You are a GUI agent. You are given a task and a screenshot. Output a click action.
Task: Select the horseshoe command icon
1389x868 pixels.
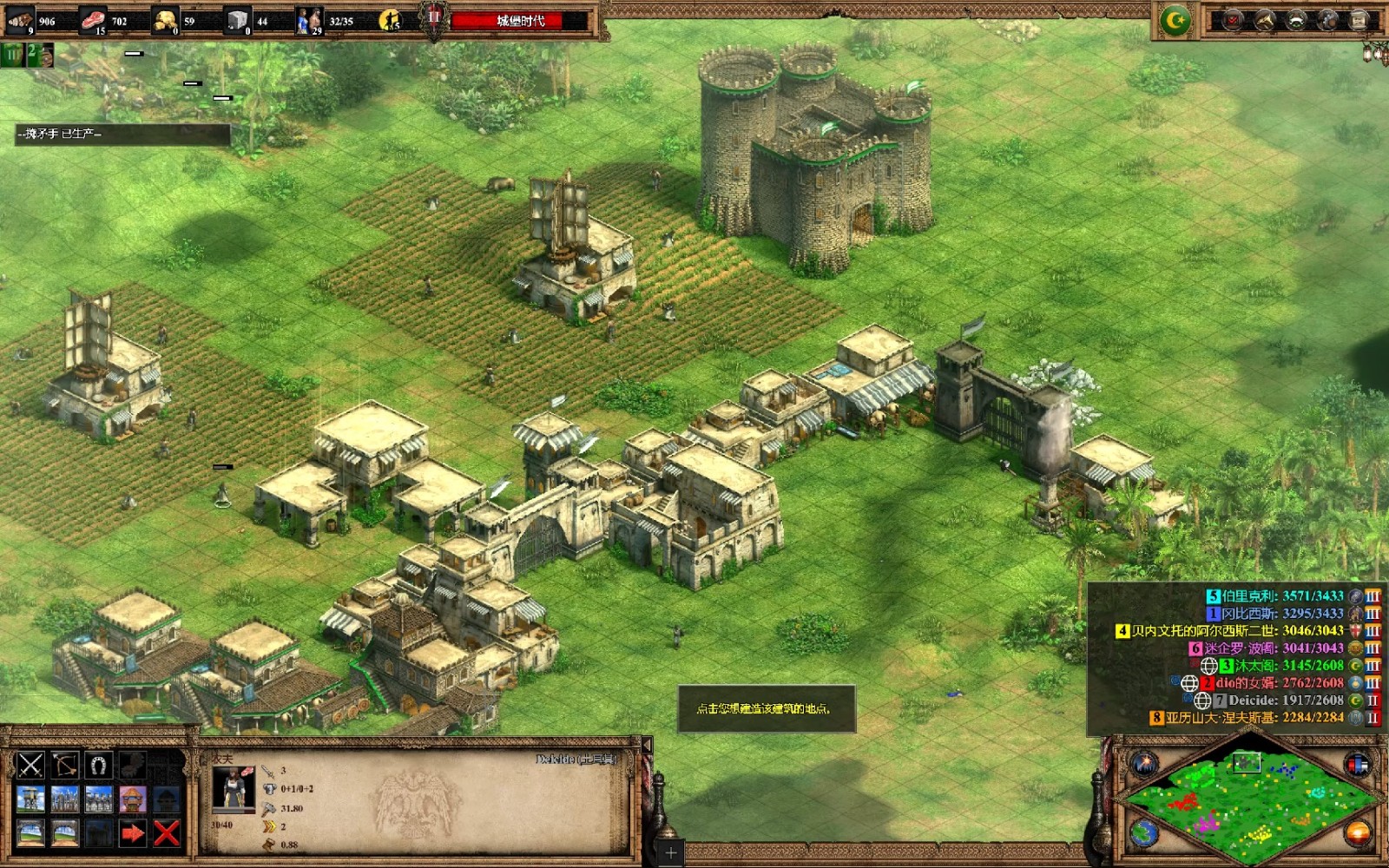[x=99, y=765]
